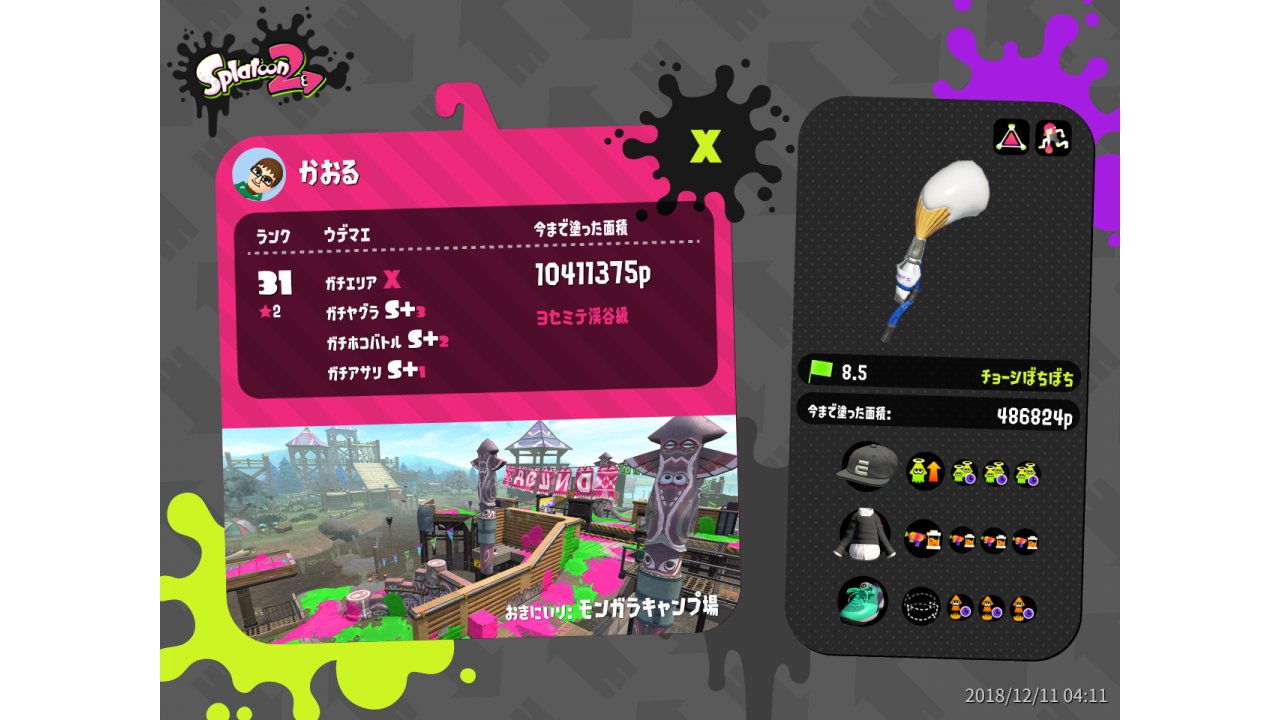Click the triangular sub weapon icon
1280x720 pixels.
pyautogui.click(x=1011, y=137)
